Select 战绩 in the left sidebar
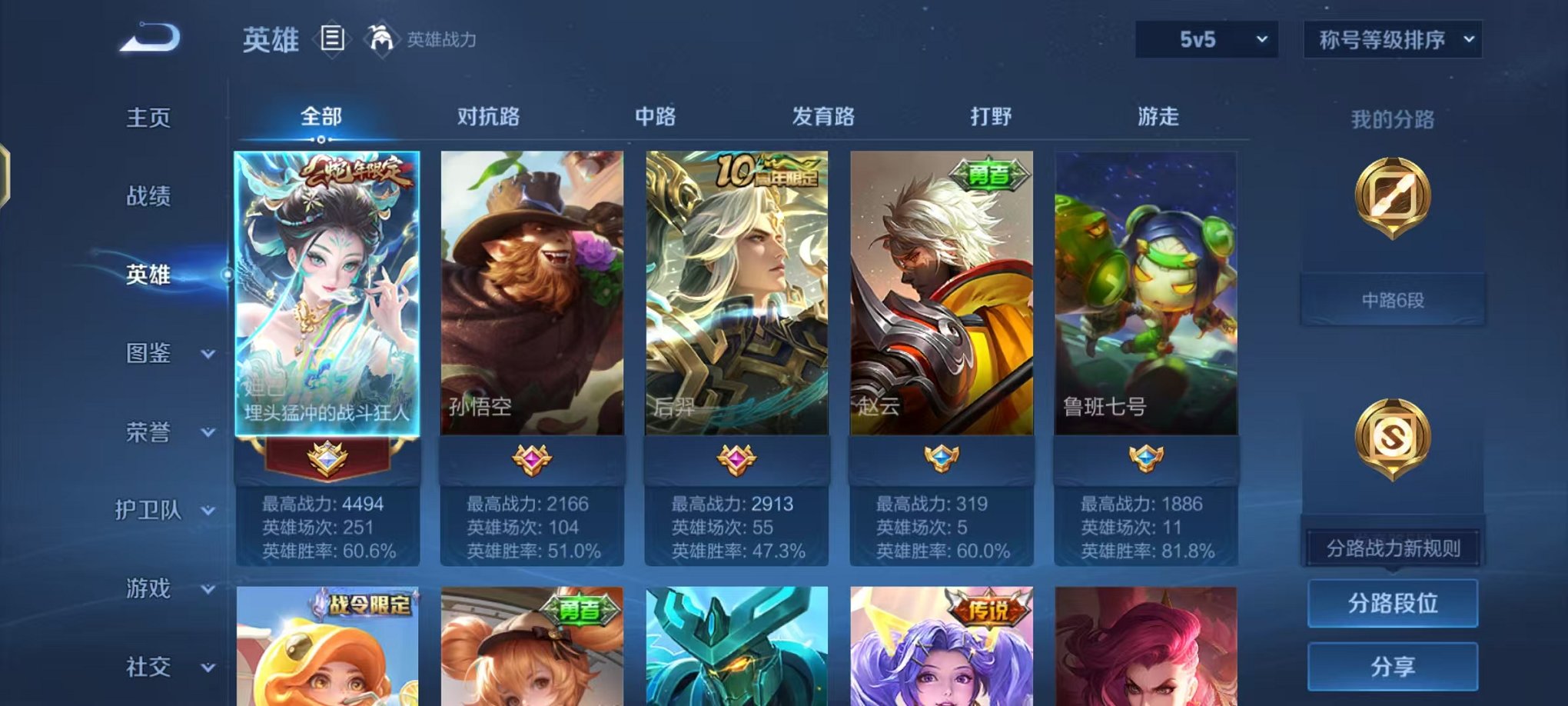 point(150,198)
